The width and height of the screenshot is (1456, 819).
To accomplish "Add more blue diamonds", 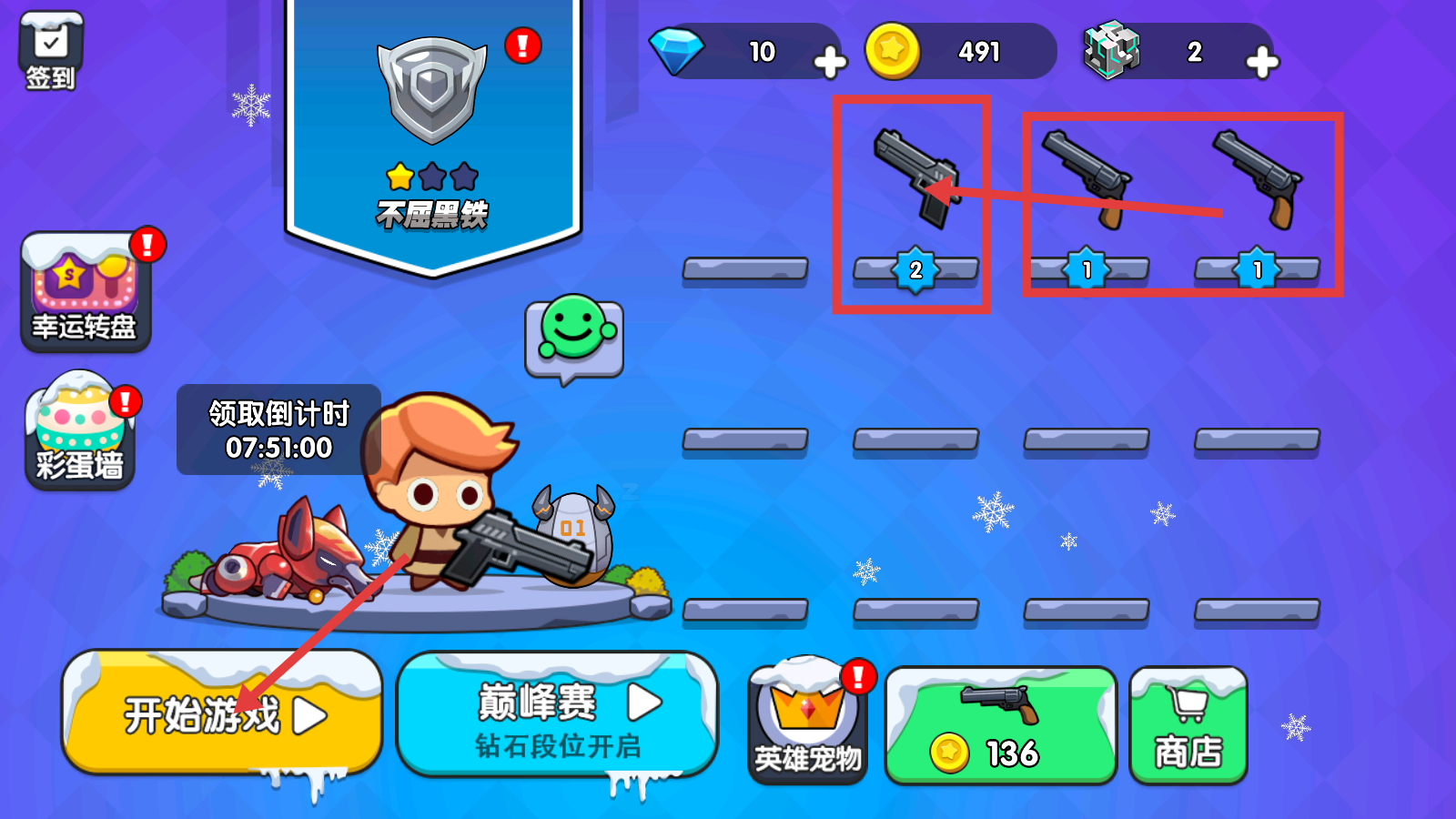I will (829, 62).
